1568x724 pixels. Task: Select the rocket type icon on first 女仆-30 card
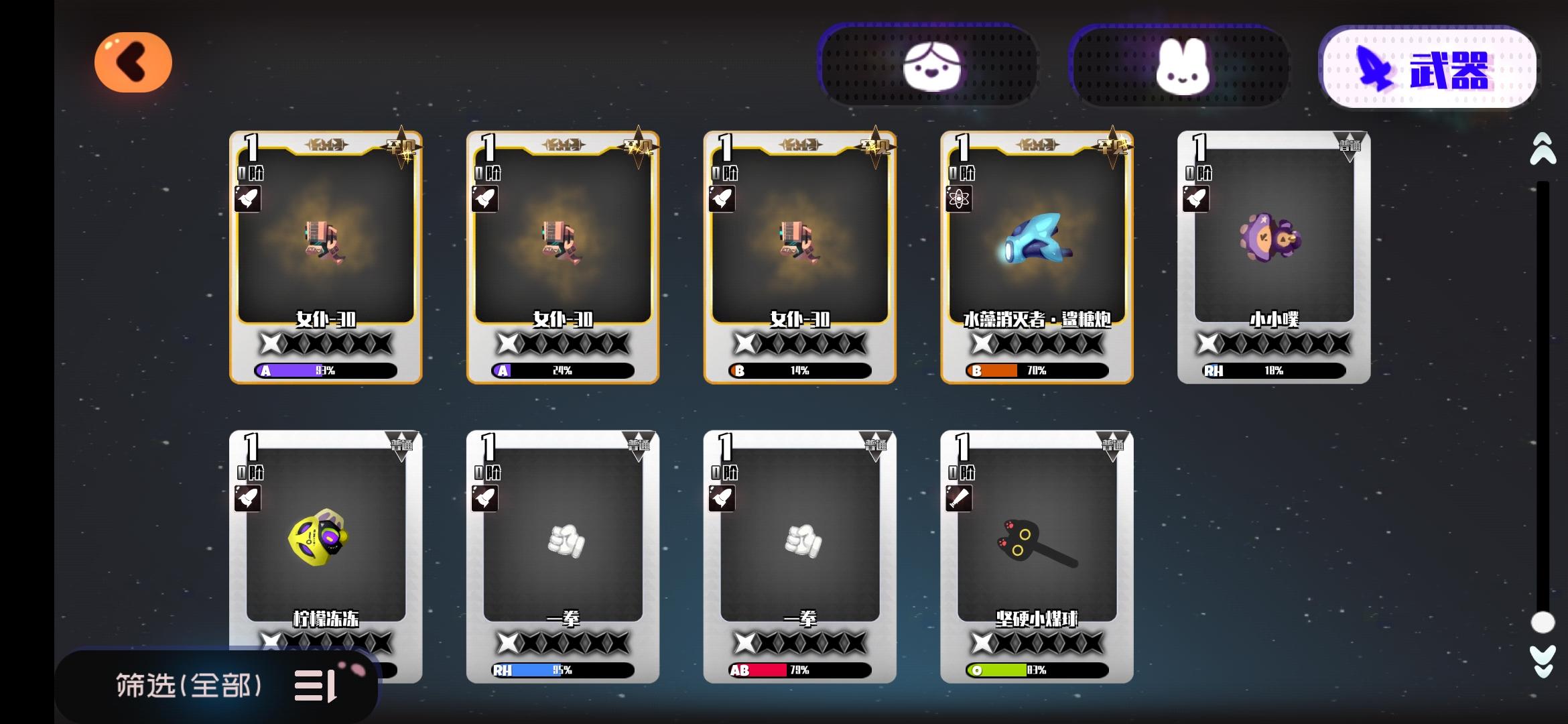(x=248, y=198)
